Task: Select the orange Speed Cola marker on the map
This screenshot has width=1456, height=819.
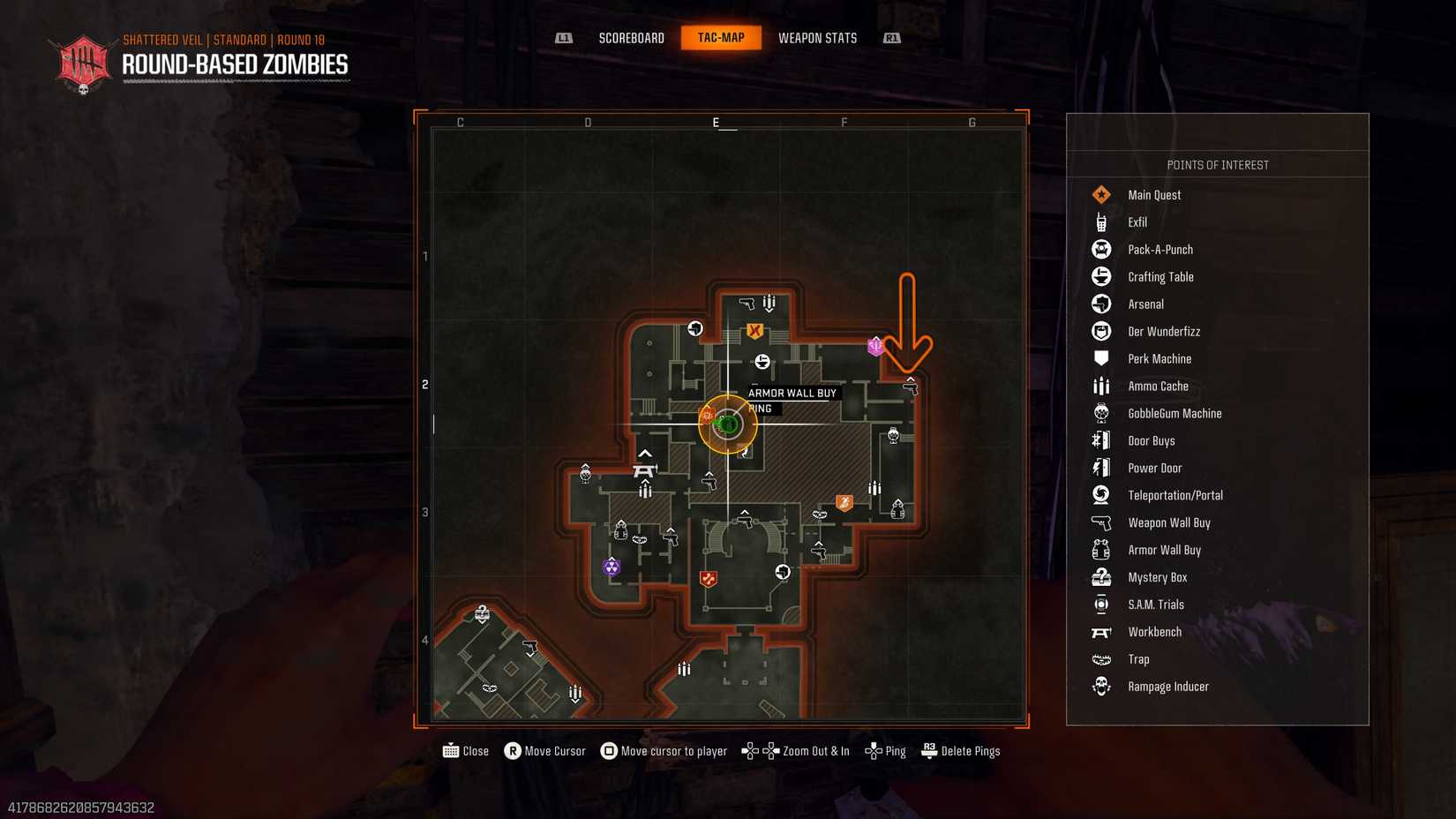Action: pyautogui.click(x=844, y=501)
